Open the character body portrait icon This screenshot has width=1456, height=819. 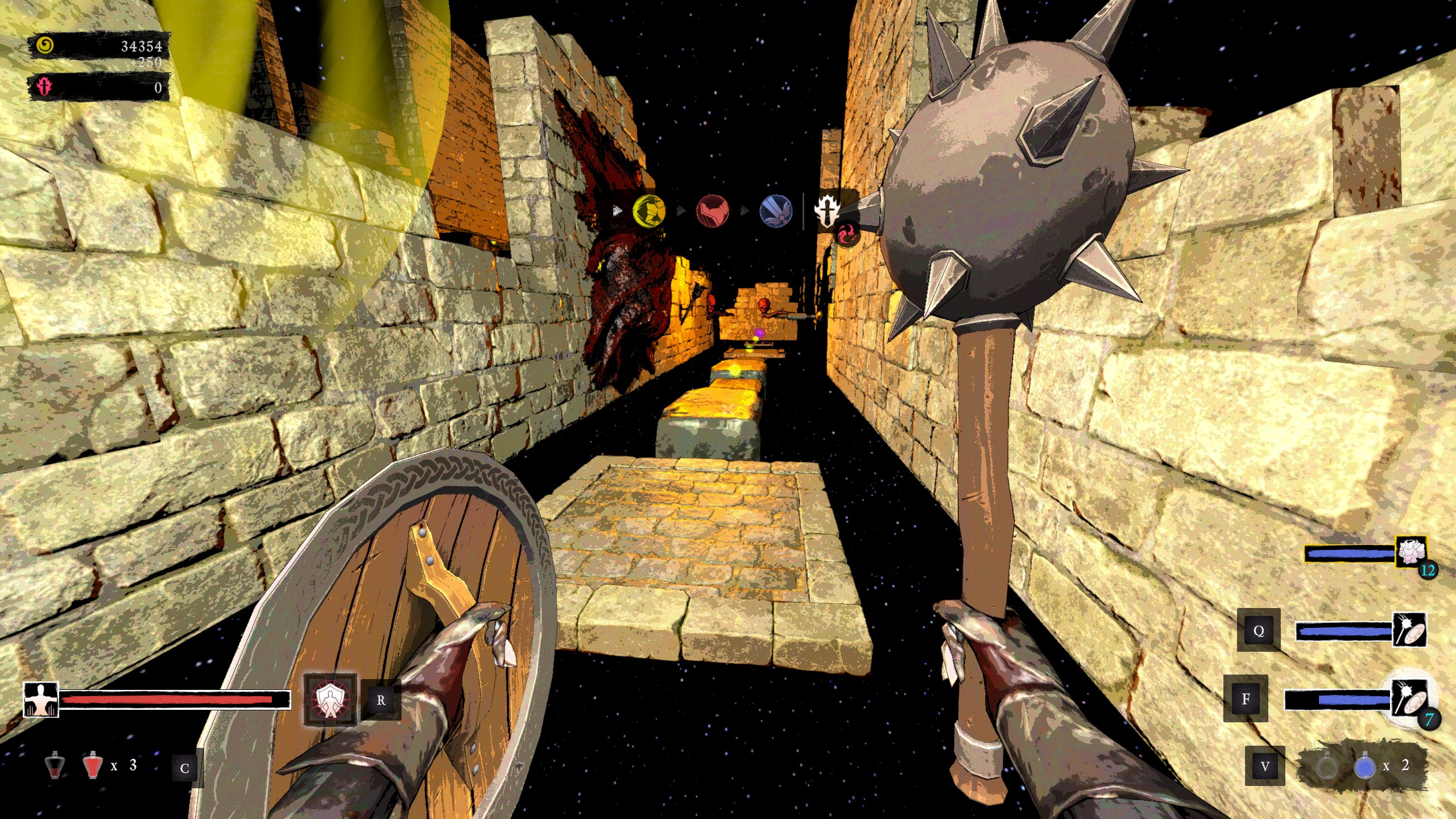click(x=40, y=700)
